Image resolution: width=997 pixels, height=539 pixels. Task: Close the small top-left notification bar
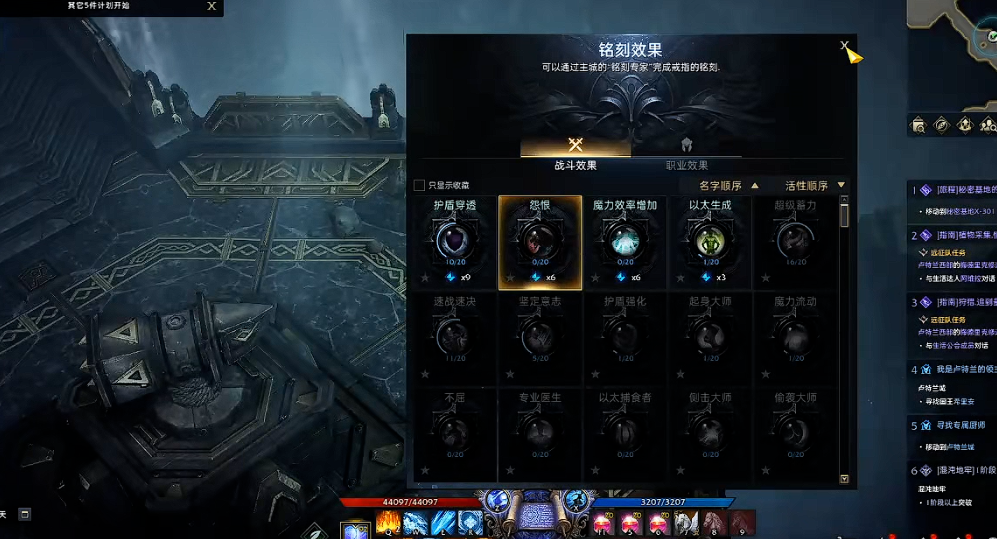tap(211, 6)
